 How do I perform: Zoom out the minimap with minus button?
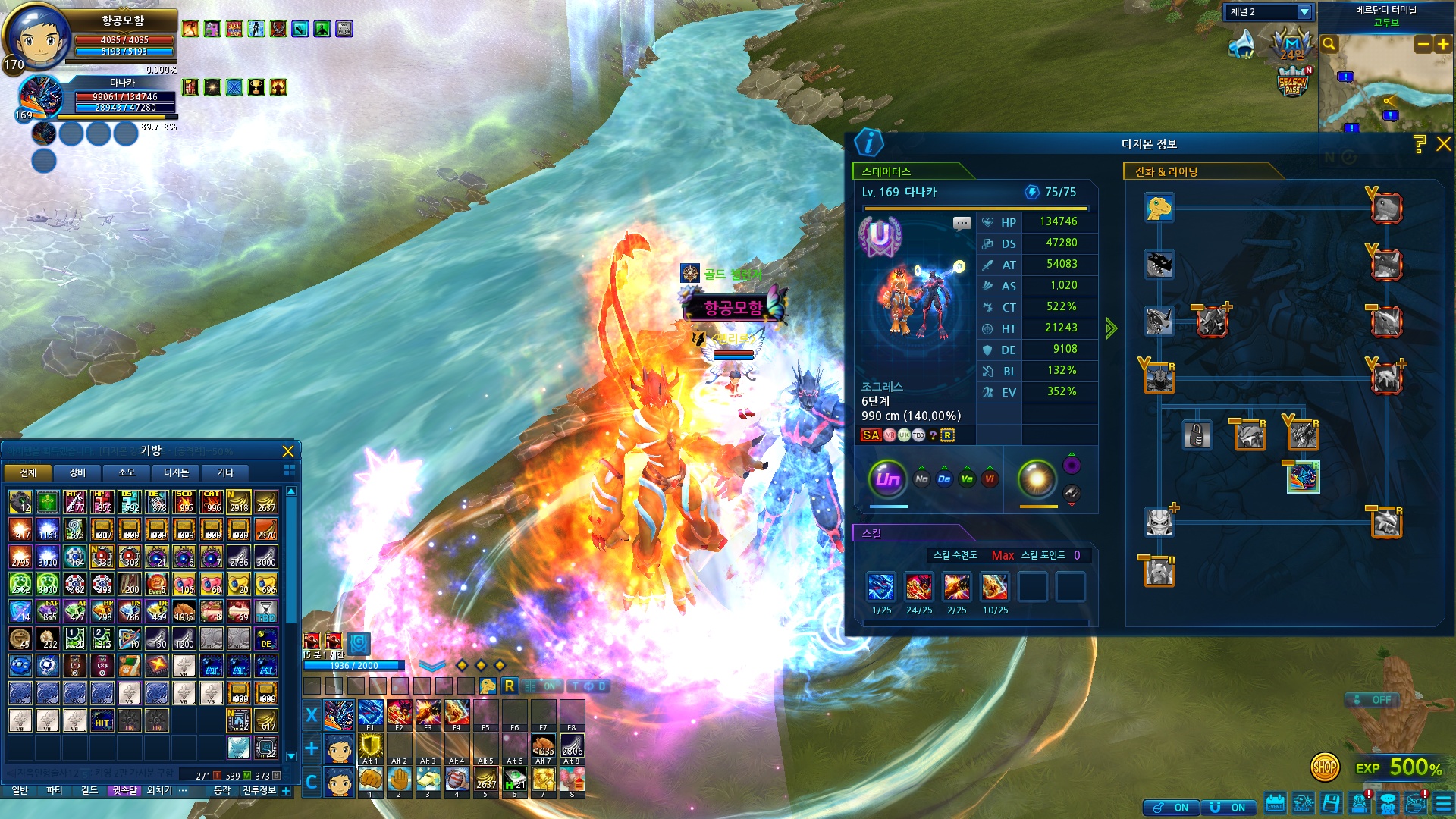[x=1423, y=45]
